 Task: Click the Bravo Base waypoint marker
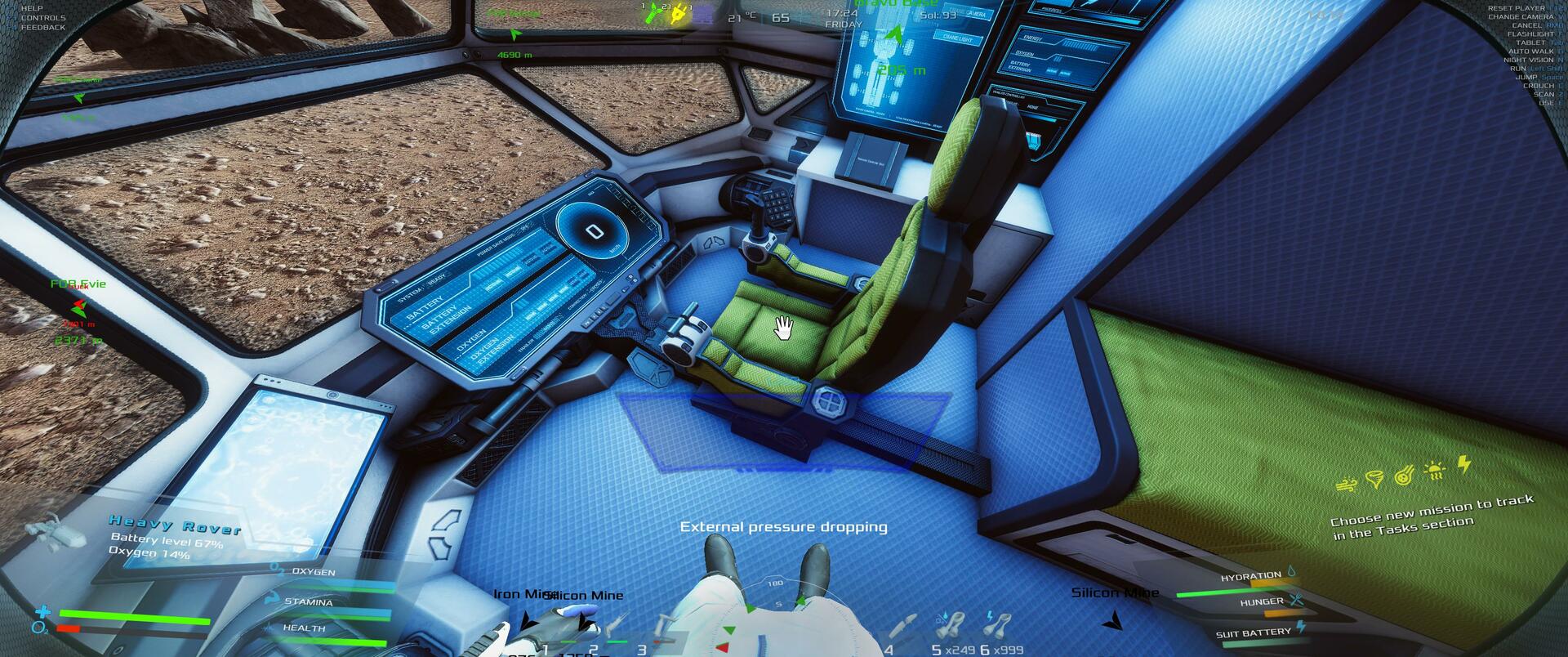point(896,35)
